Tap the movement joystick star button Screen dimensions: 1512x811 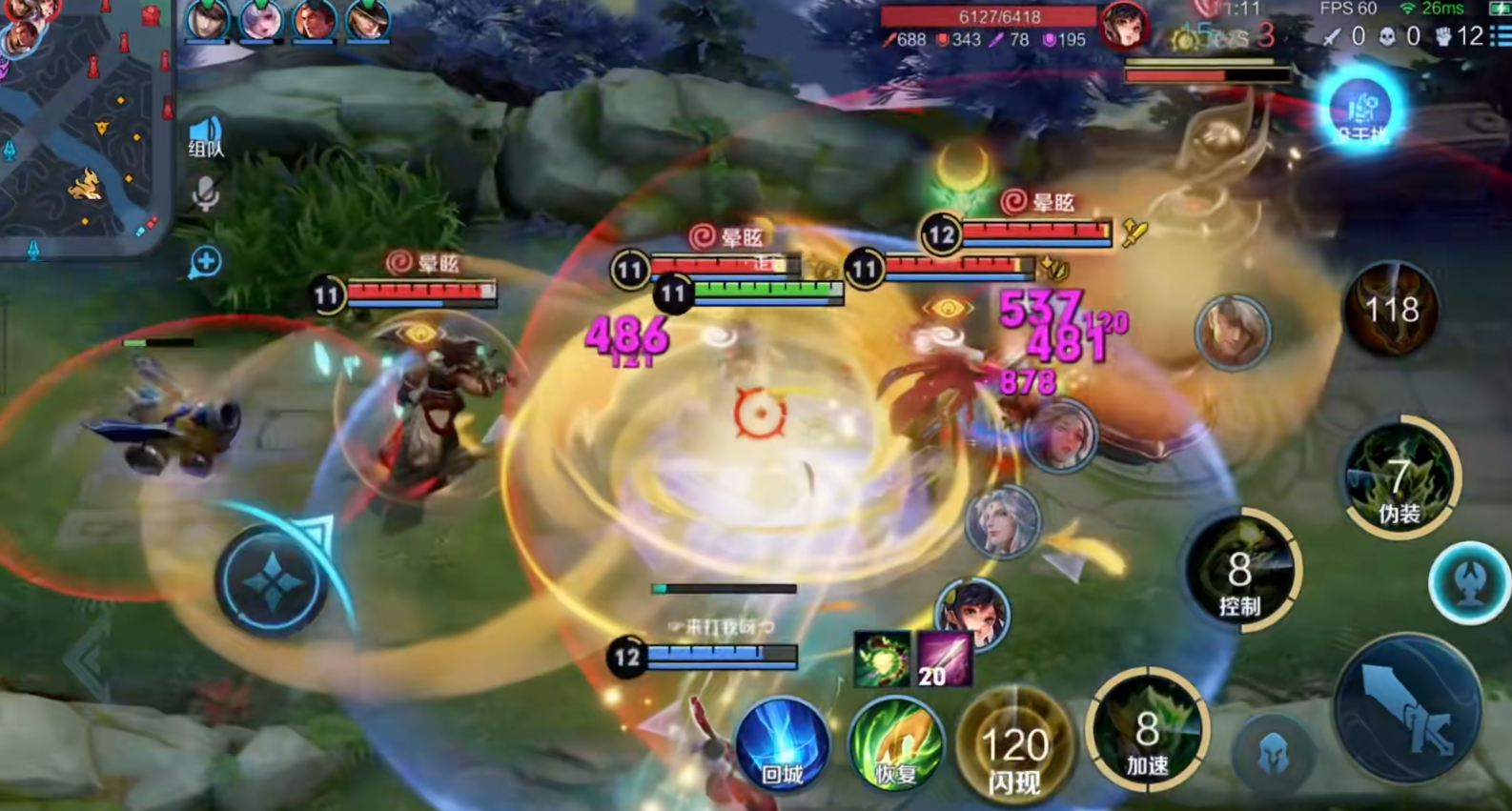pos(273,580)
